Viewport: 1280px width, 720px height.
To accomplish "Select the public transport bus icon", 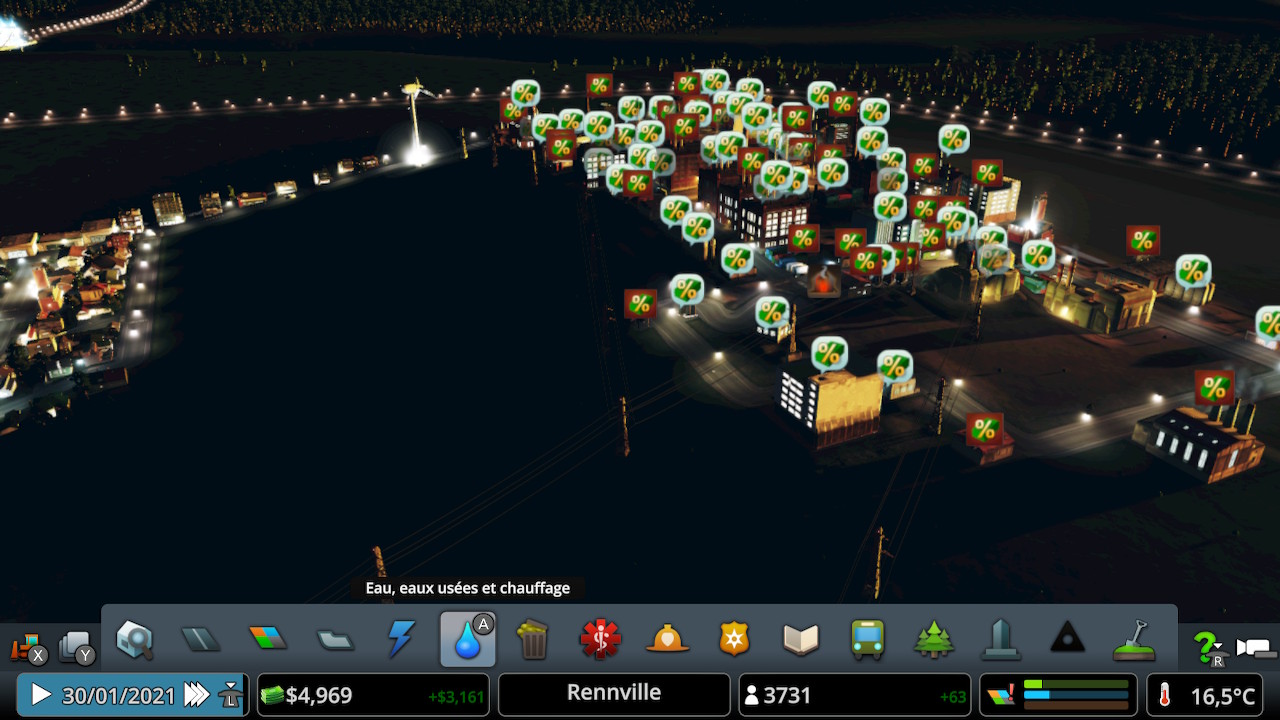I will [867, 639].
